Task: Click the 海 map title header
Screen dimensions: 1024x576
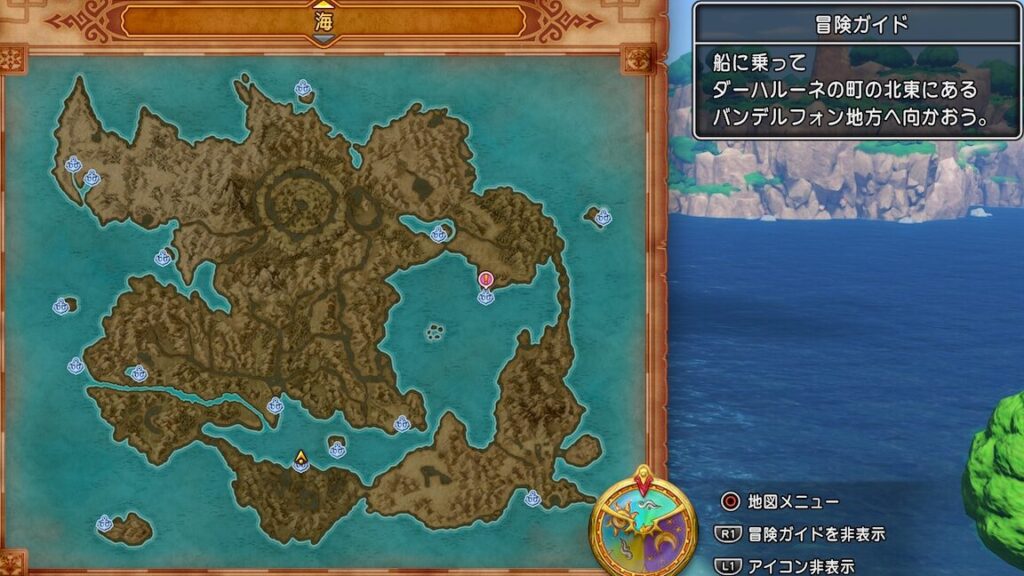Action: point(323,20)
